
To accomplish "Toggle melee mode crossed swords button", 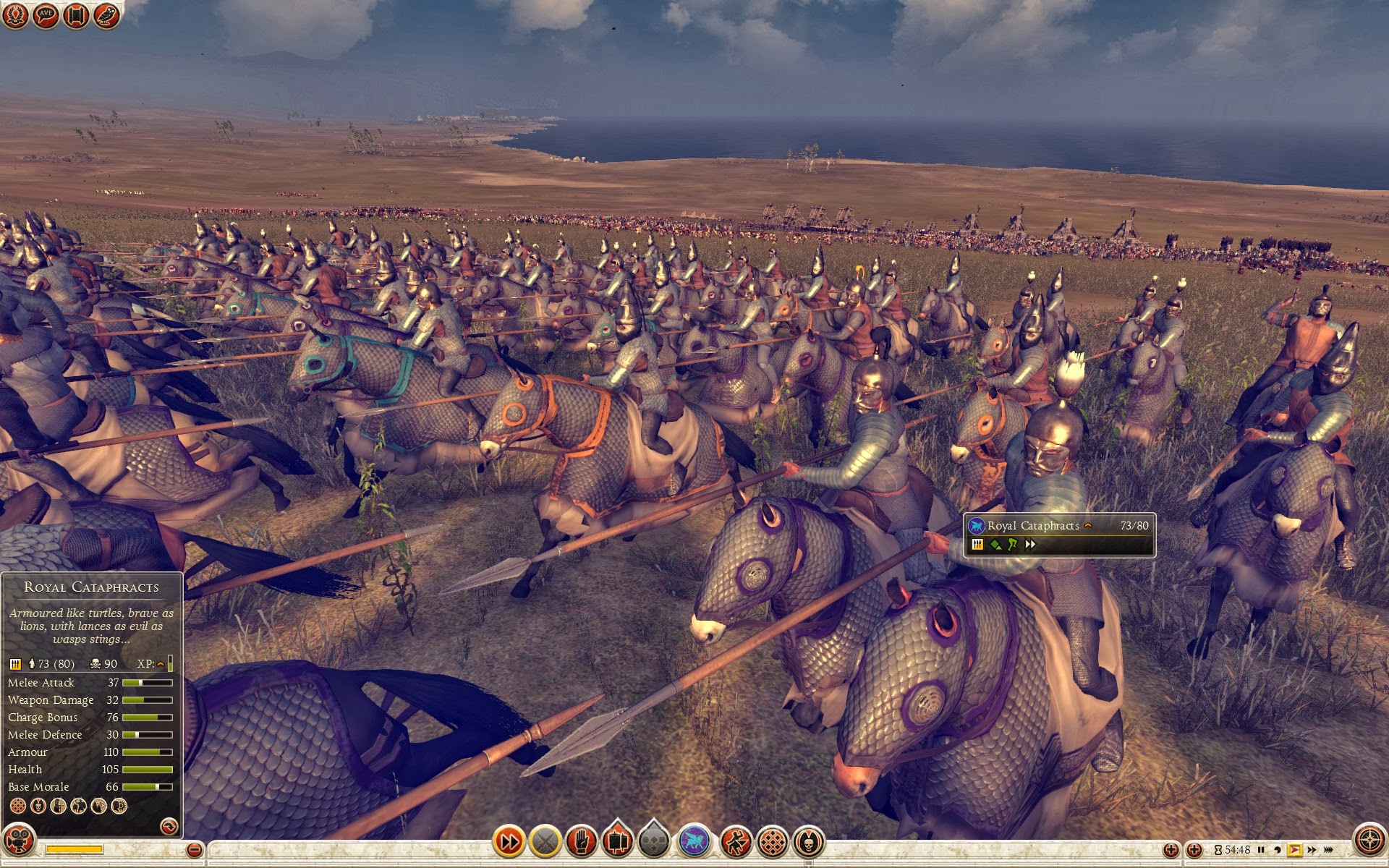I will coord(546,841).
